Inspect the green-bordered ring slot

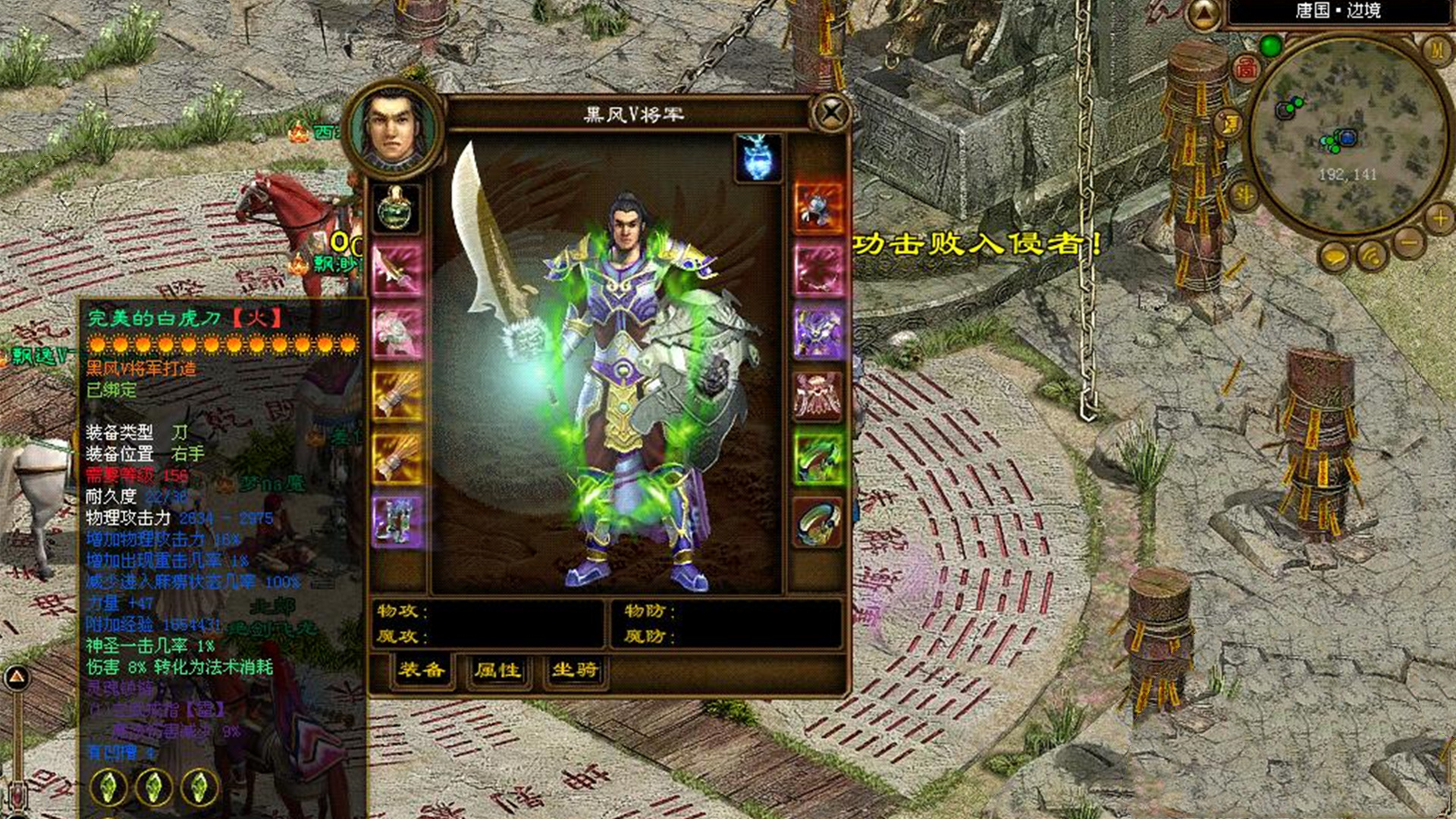(818, 459)
